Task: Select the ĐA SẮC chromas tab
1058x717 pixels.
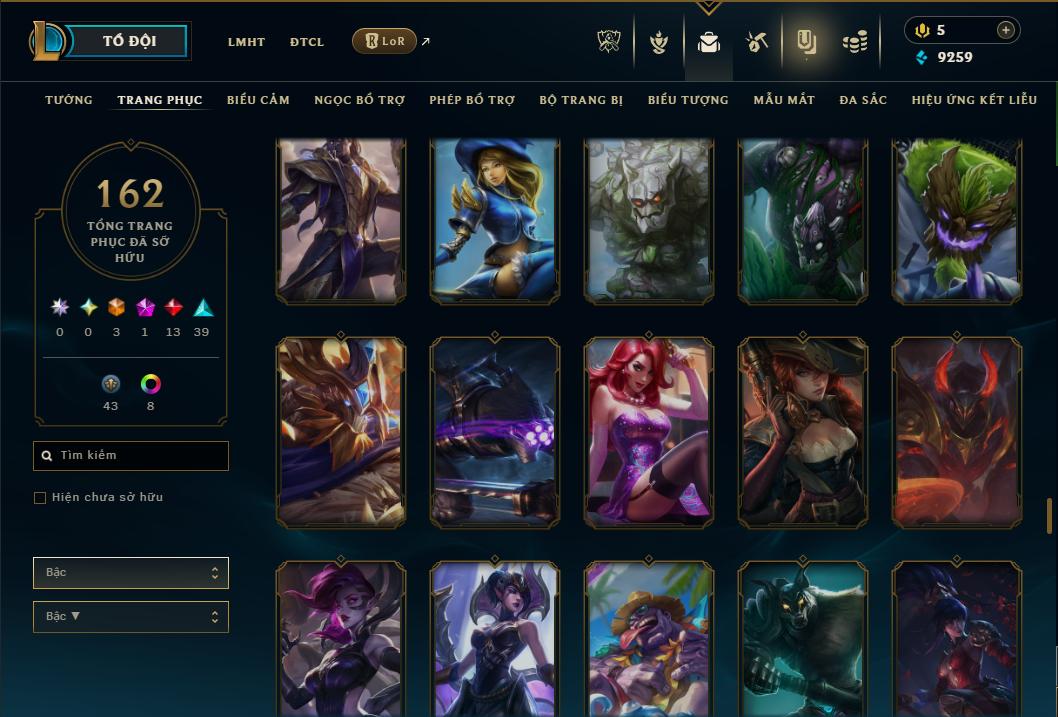Action: pyautogui.click(x=863, y=100)
